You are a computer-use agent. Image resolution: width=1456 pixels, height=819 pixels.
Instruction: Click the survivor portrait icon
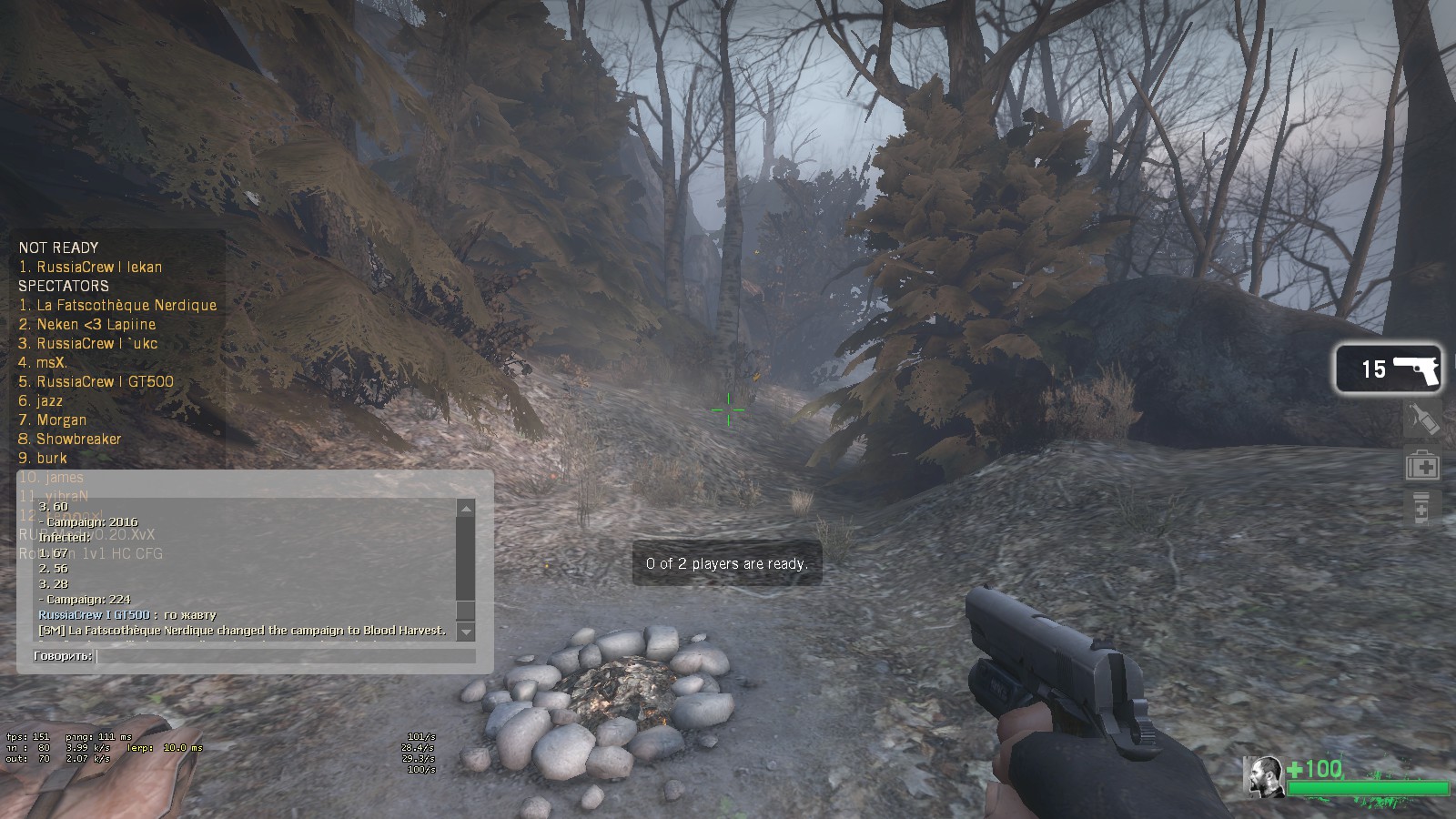1263,776
